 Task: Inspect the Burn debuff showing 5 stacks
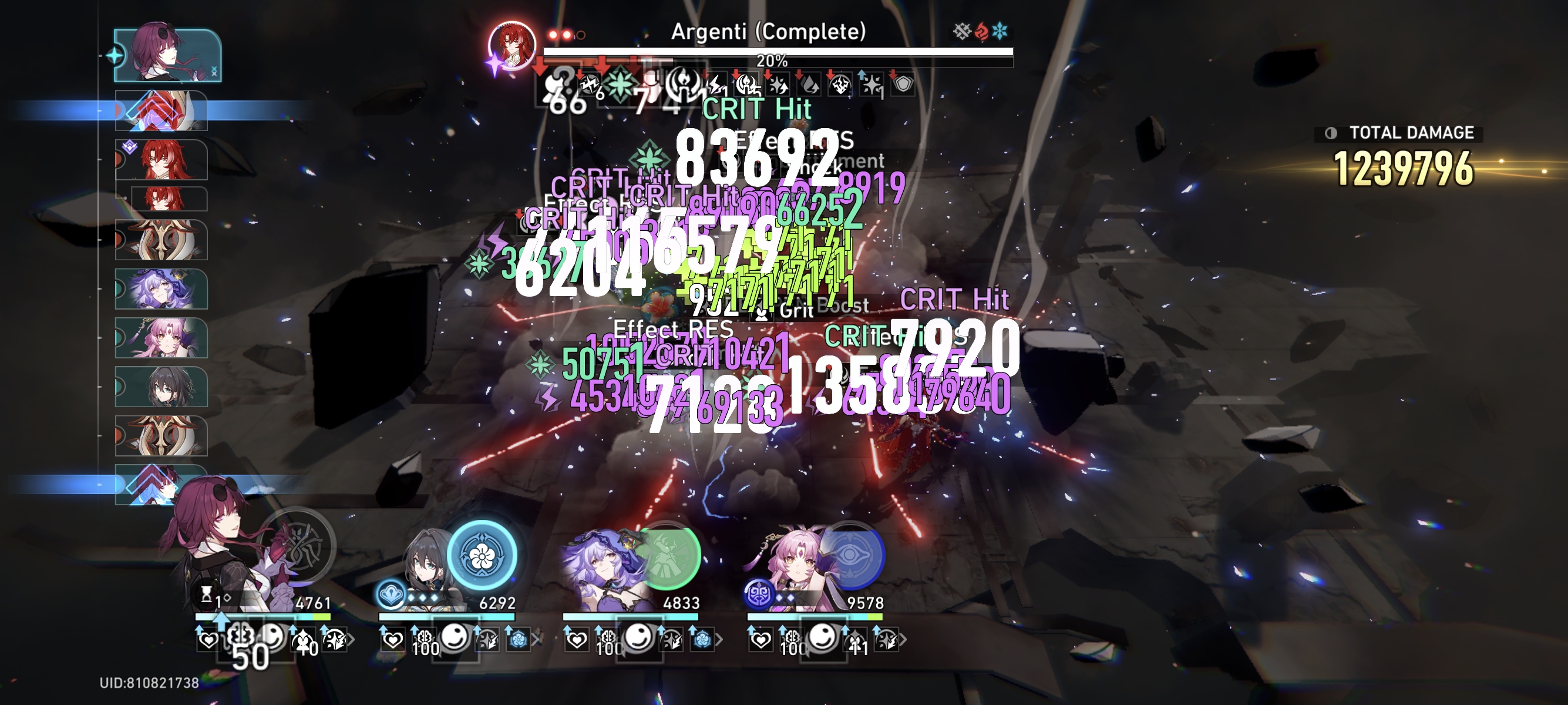point(748,85)
